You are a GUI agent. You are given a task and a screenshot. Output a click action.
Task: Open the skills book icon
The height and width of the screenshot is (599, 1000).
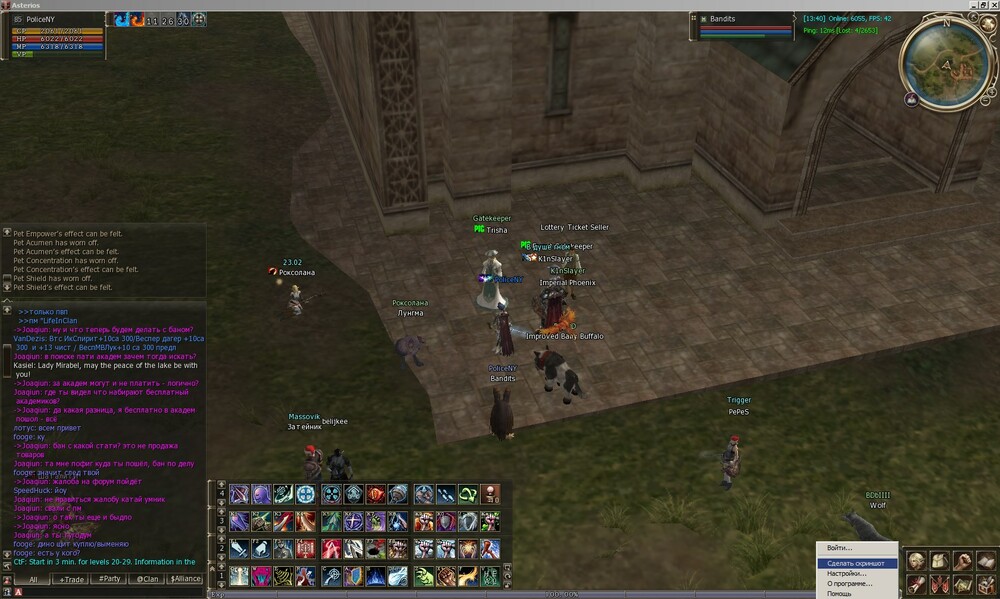click(985, 561)
